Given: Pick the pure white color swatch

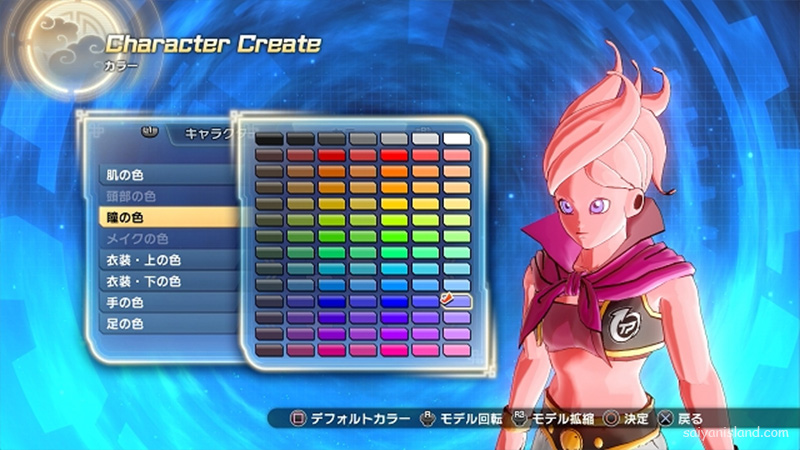Looking at the screenshot, I should pos(457,138).
